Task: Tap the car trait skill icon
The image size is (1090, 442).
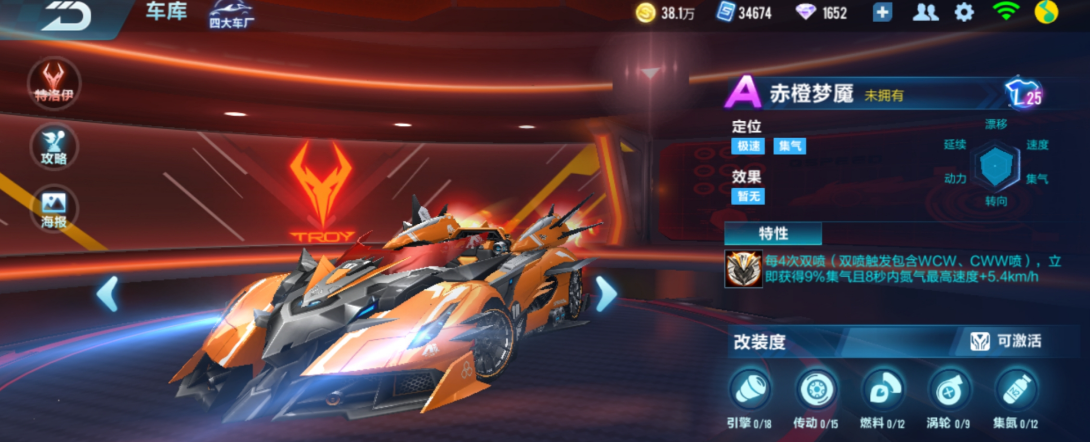Action: 741,267
